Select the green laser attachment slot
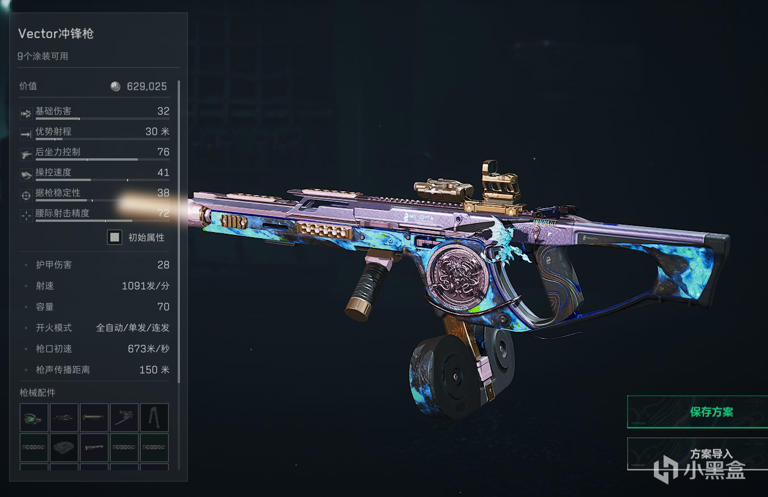Image resolution: width=768 pixels, height=497 pixels. pyautogui.click(x=34, y=417)
